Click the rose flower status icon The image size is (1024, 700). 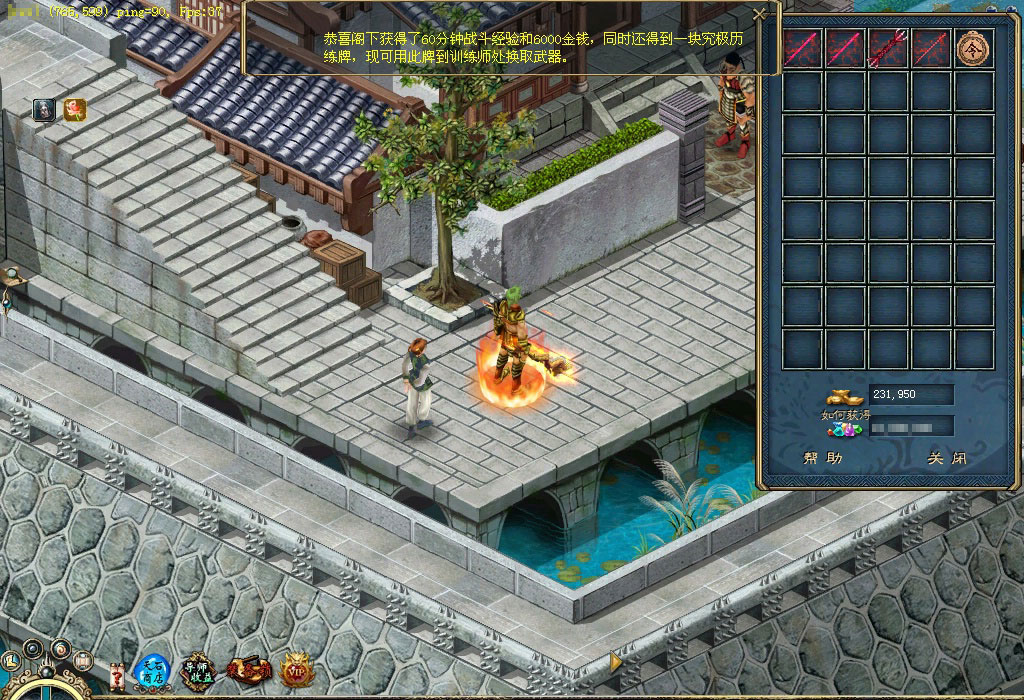click(x=75, y=110)
